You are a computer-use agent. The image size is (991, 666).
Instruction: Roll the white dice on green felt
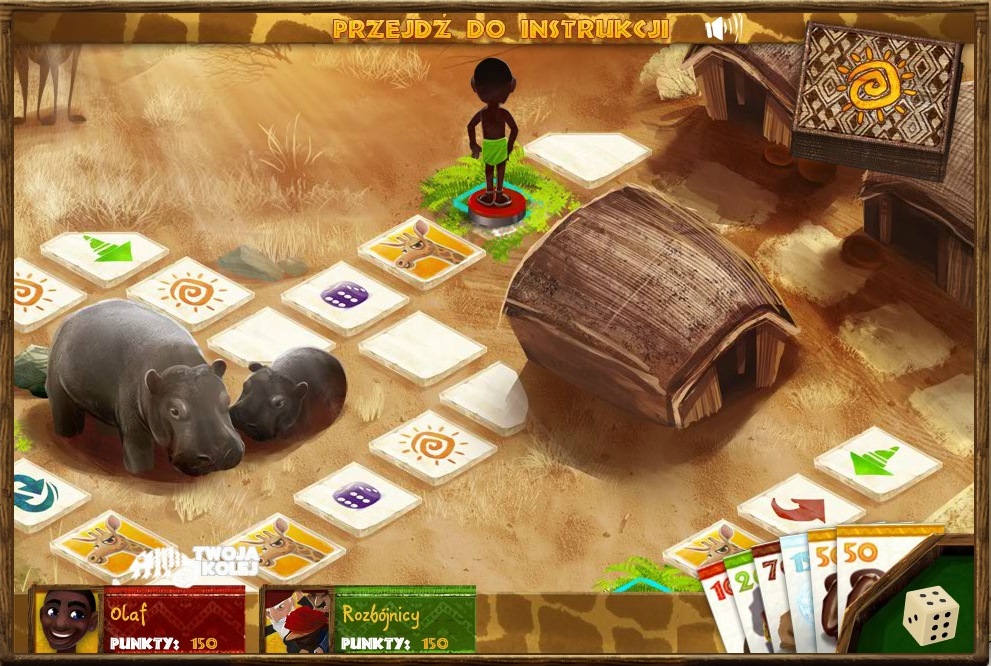[x=930, y=616]
